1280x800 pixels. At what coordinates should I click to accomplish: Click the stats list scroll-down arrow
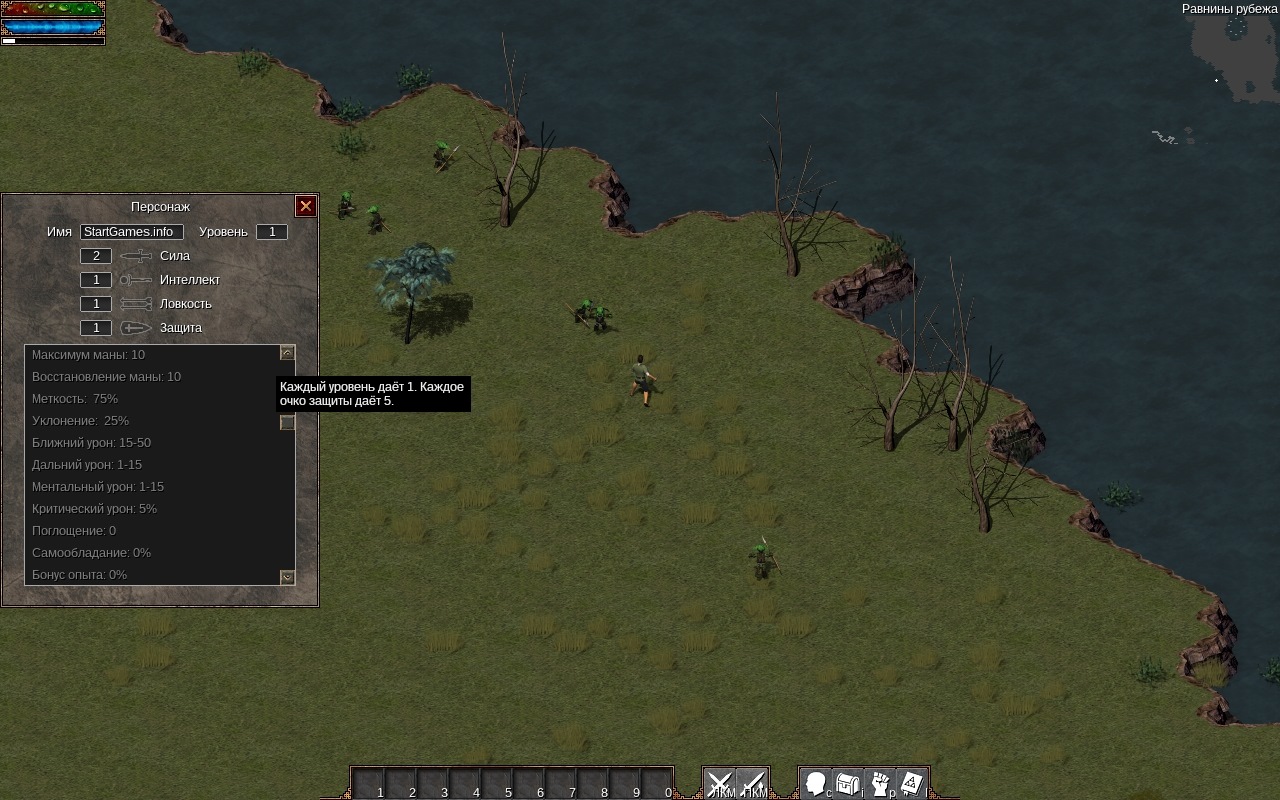288,577
